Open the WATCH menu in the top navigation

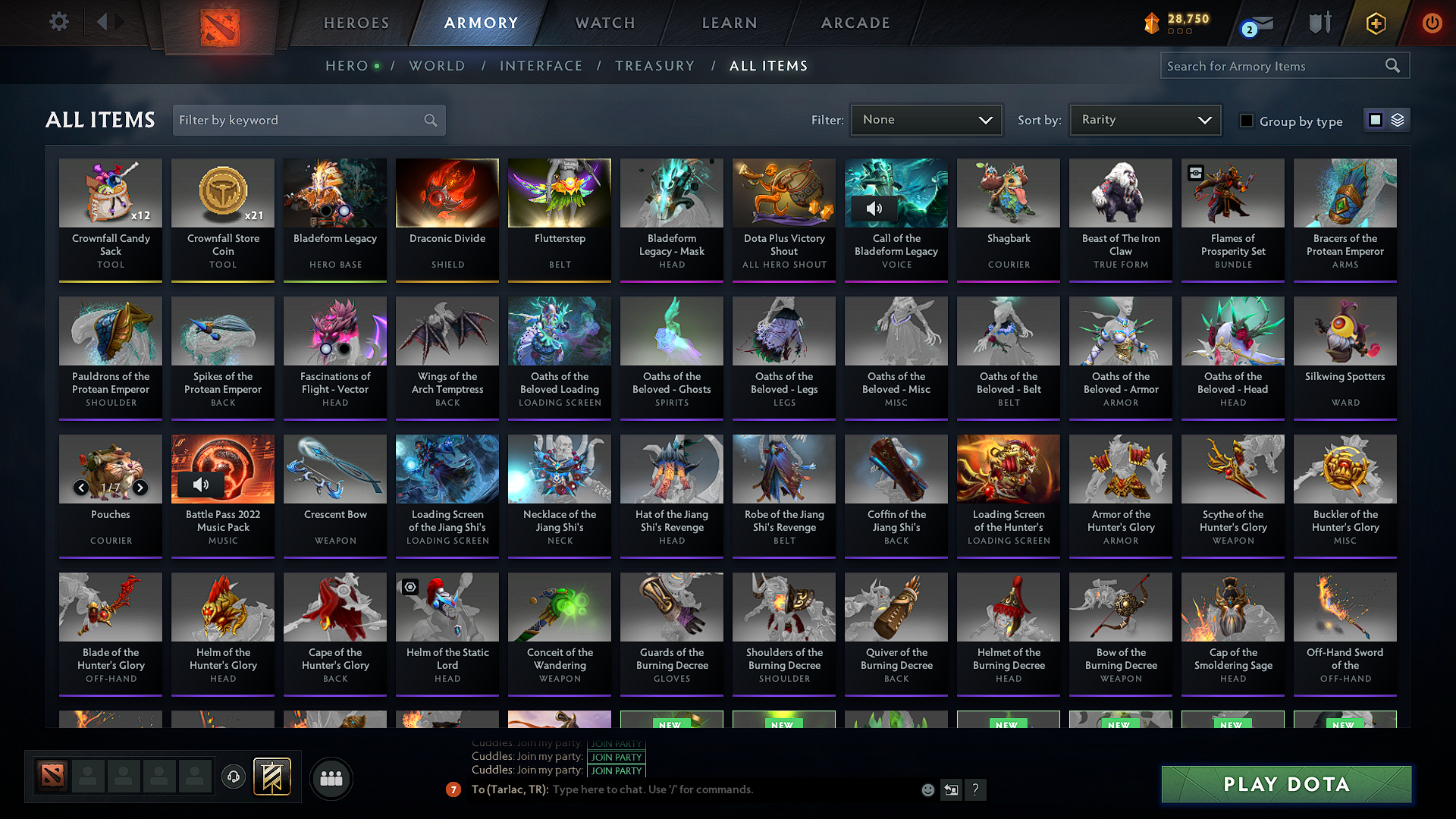(604, 23)
